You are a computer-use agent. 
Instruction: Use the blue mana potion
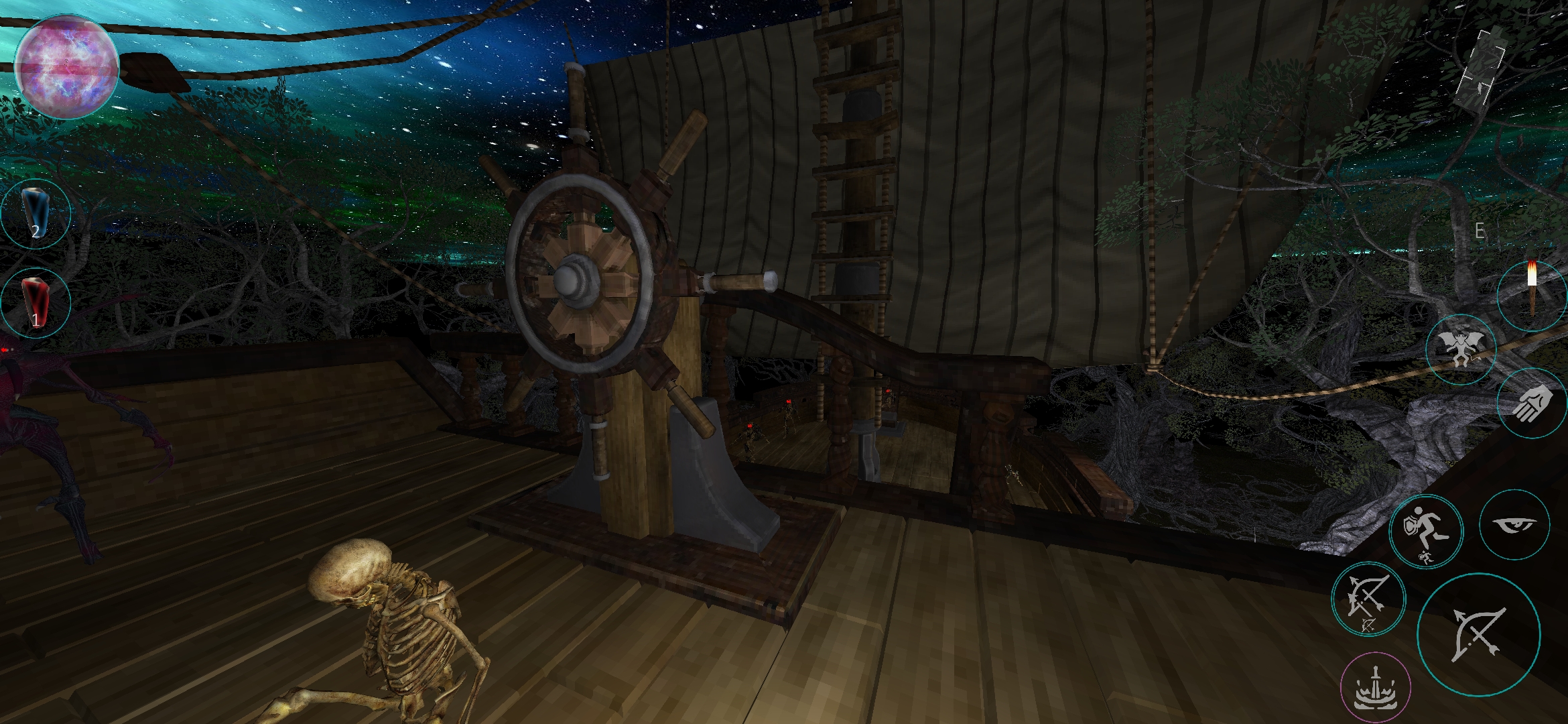click(36, 214)
